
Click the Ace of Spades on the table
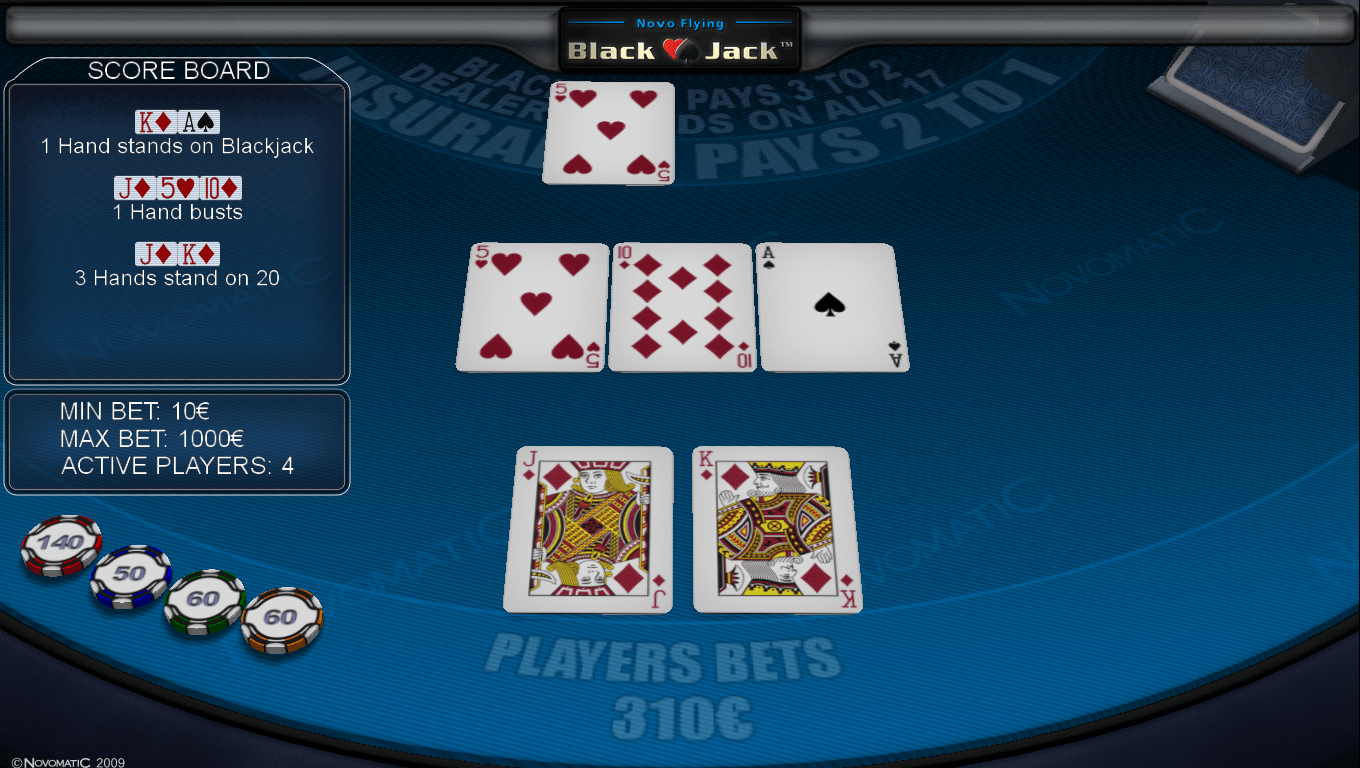coord(833,307)
